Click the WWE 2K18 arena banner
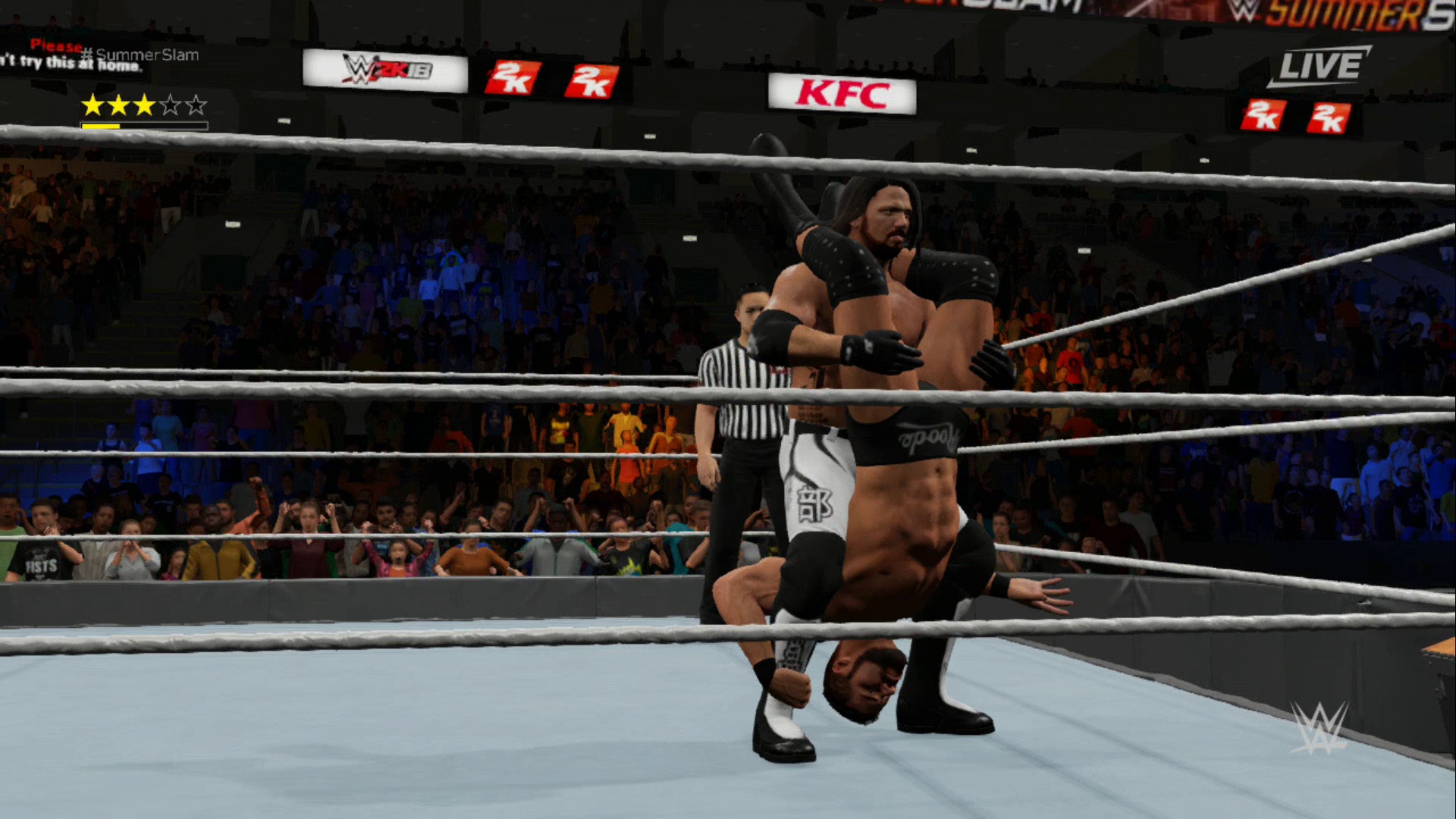 point(383,70)
